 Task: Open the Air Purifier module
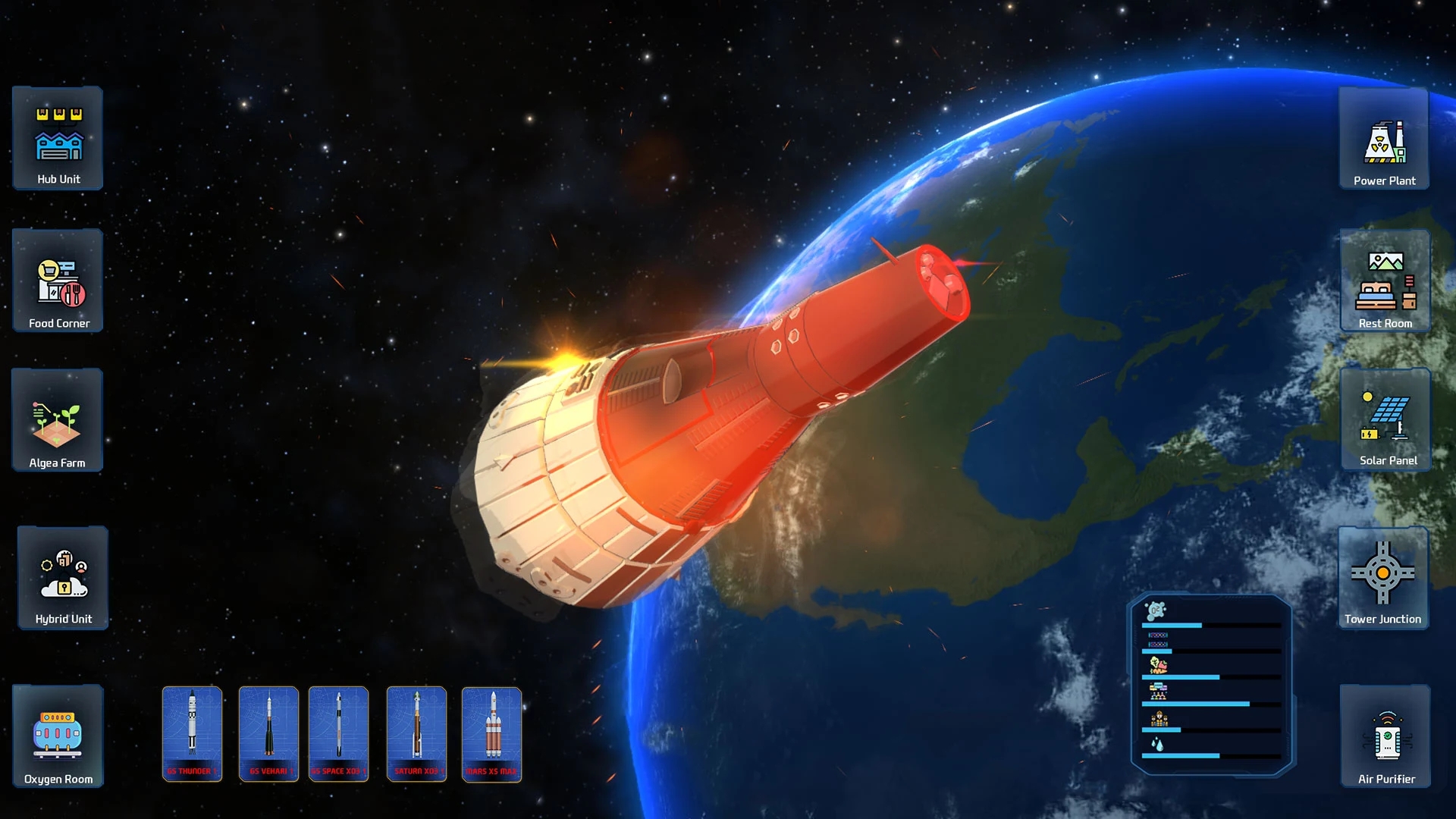pos(1385,736)
